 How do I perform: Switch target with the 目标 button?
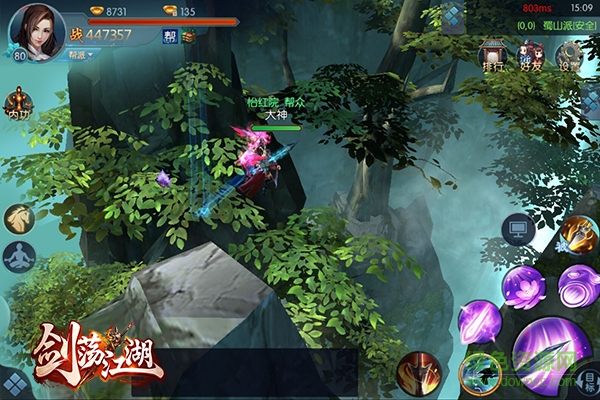click(x=590, y=379)
